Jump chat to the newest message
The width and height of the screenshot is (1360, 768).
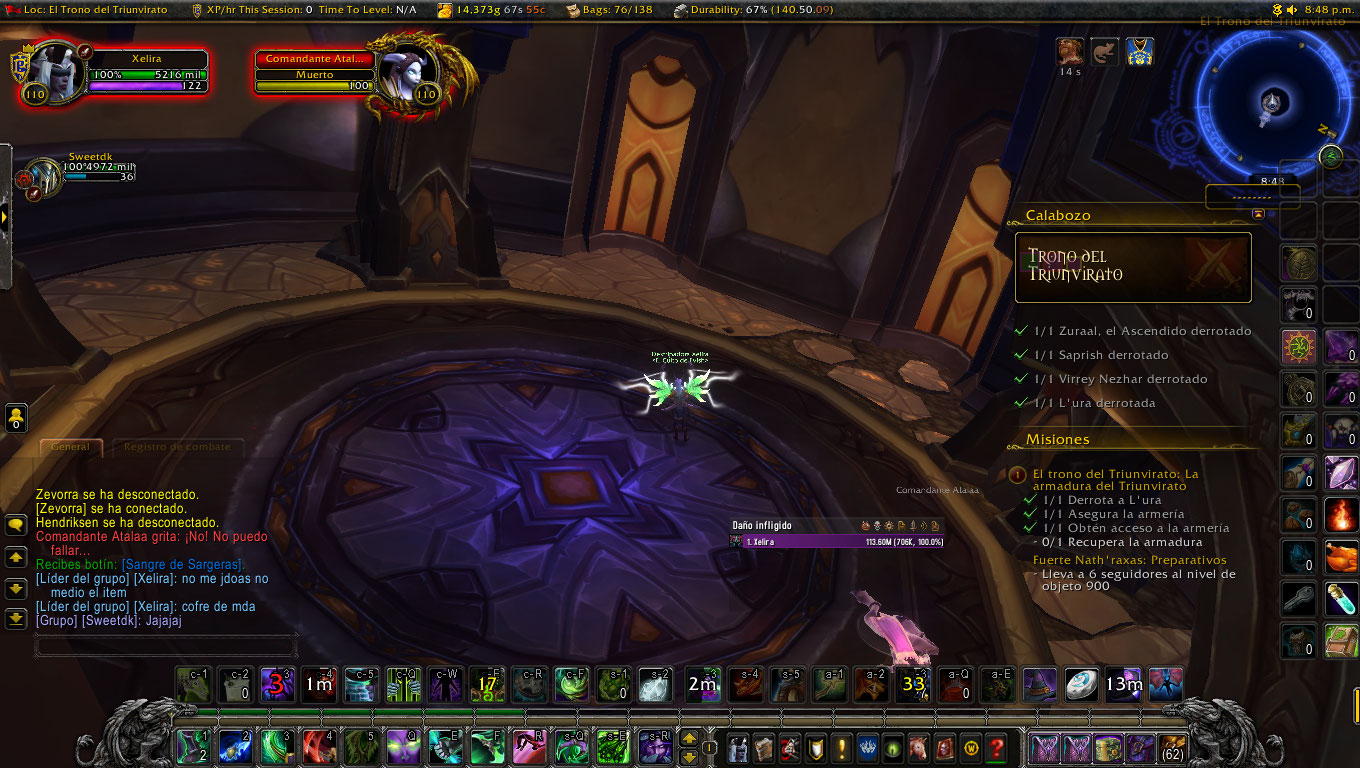[x=16, y=619]
